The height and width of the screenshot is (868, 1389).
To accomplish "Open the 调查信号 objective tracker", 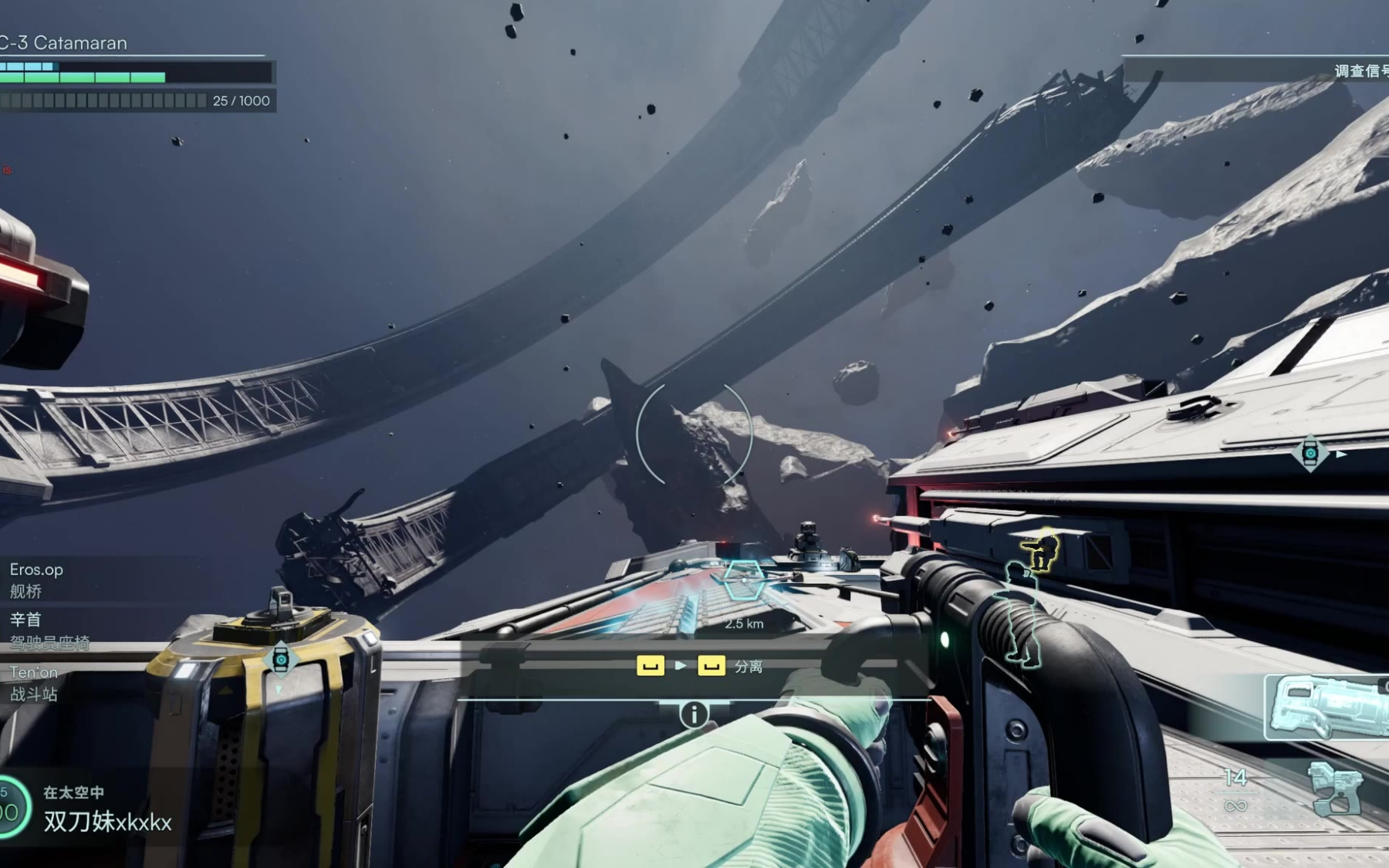I will [1361, 71].
